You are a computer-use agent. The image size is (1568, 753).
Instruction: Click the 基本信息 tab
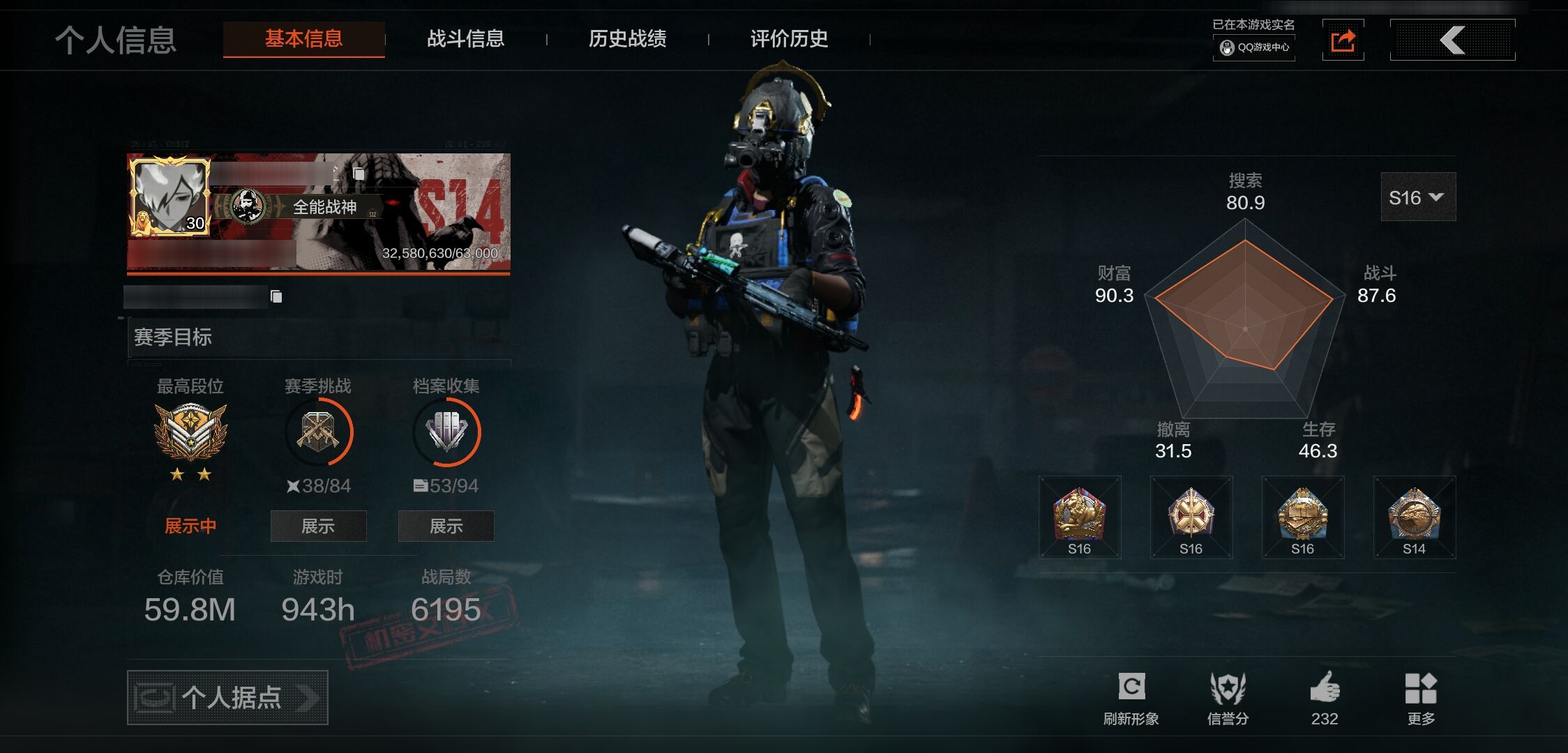[303, 39]
